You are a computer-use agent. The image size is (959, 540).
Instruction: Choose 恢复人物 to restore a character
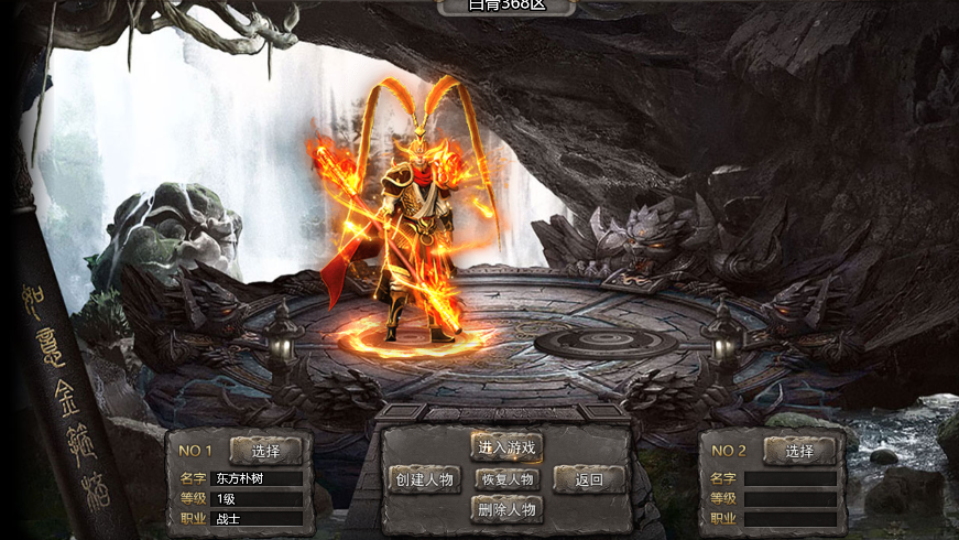[506, 479]
